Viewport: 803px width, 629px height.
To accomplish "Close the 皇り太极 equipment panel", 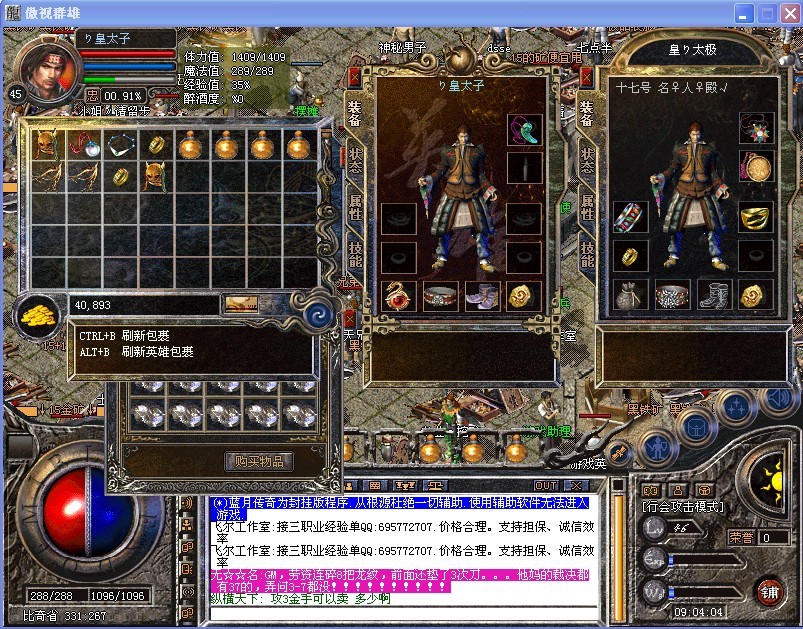I will [586, 75].
